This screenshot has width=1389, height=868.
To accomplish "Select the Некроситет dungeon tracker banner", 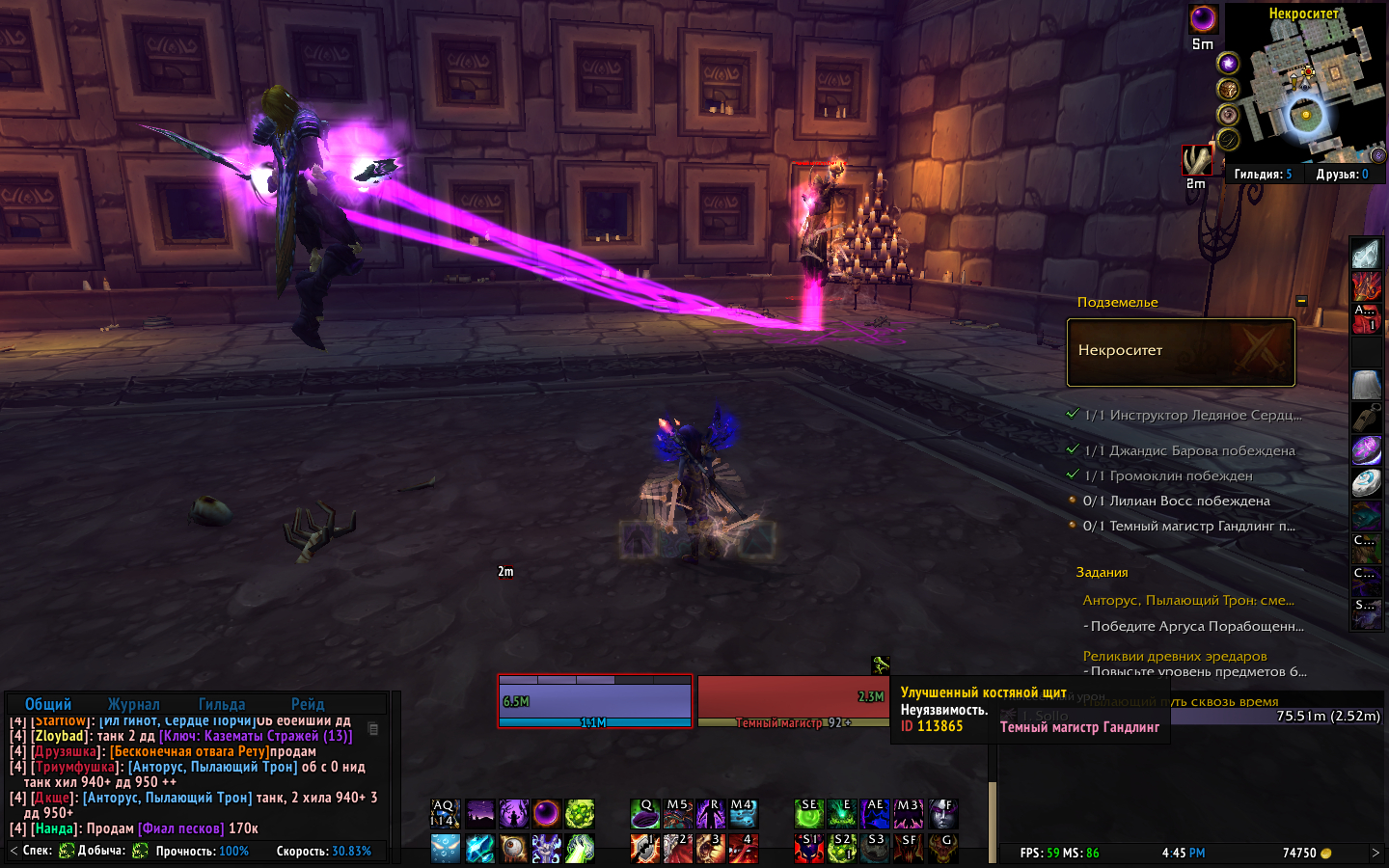I will [x=1181, y=352].
